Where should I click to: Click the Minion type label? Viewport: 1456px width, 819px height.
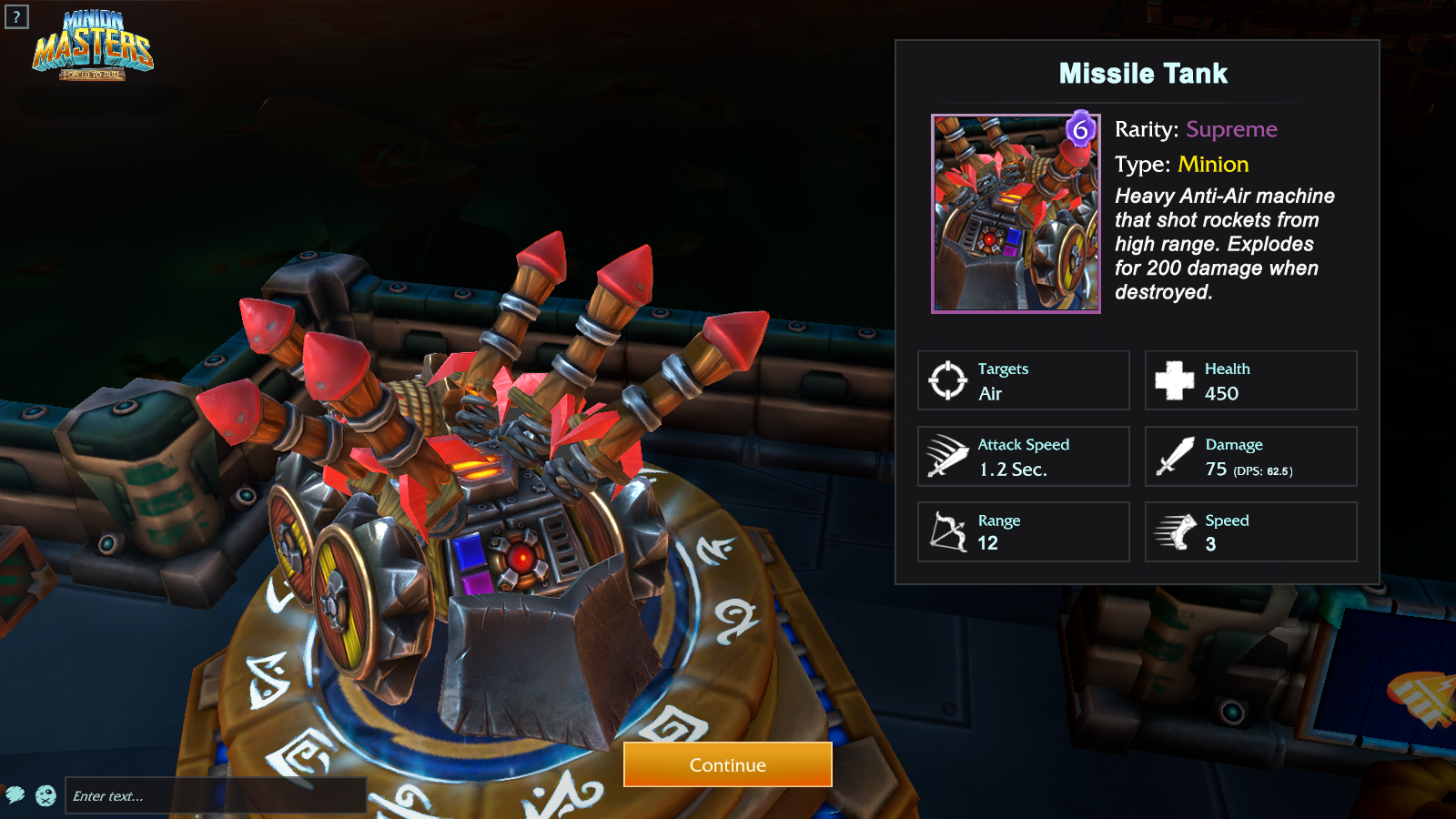pos(1213,165)
